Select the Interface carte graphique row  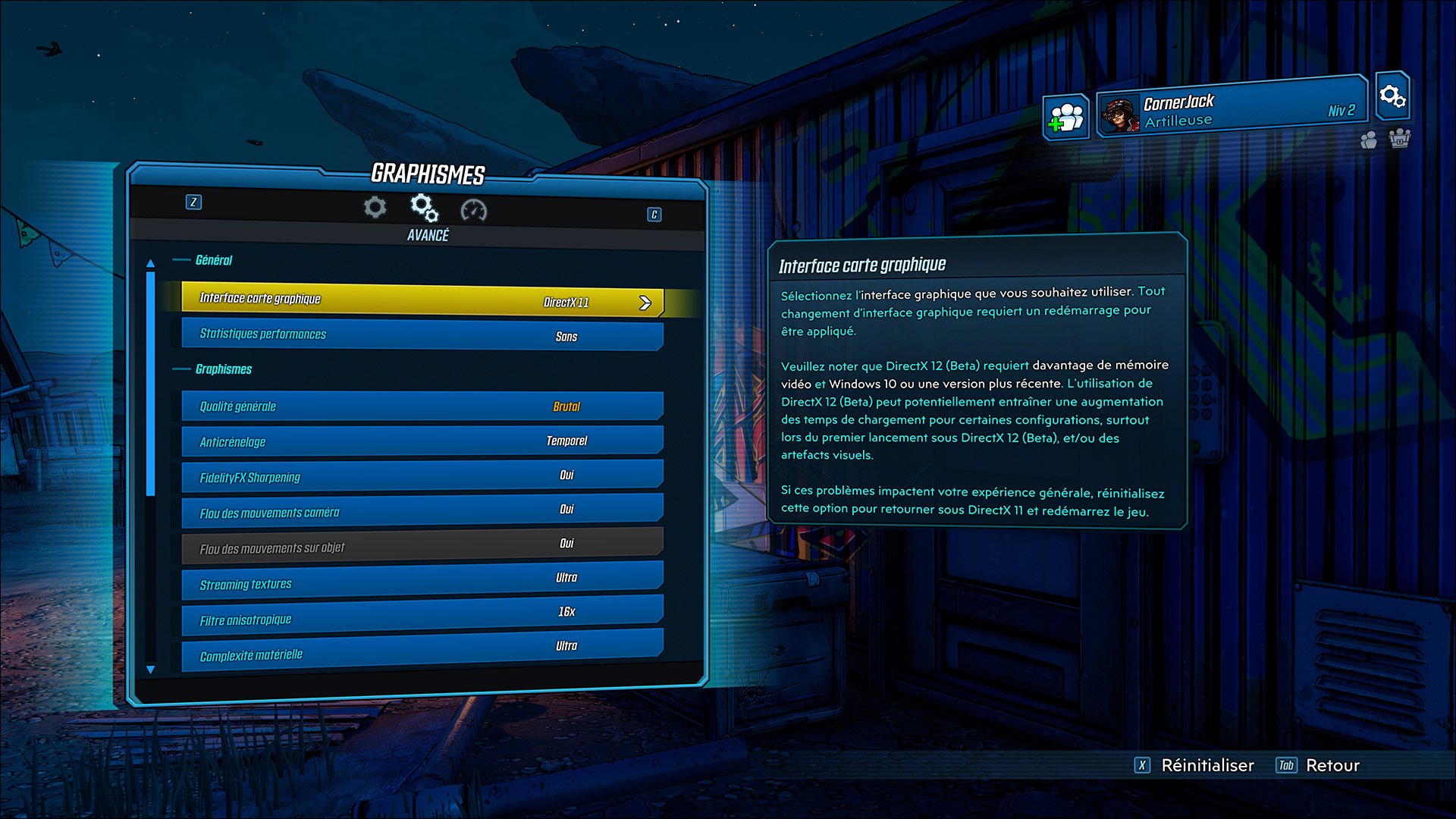[422, 300]
